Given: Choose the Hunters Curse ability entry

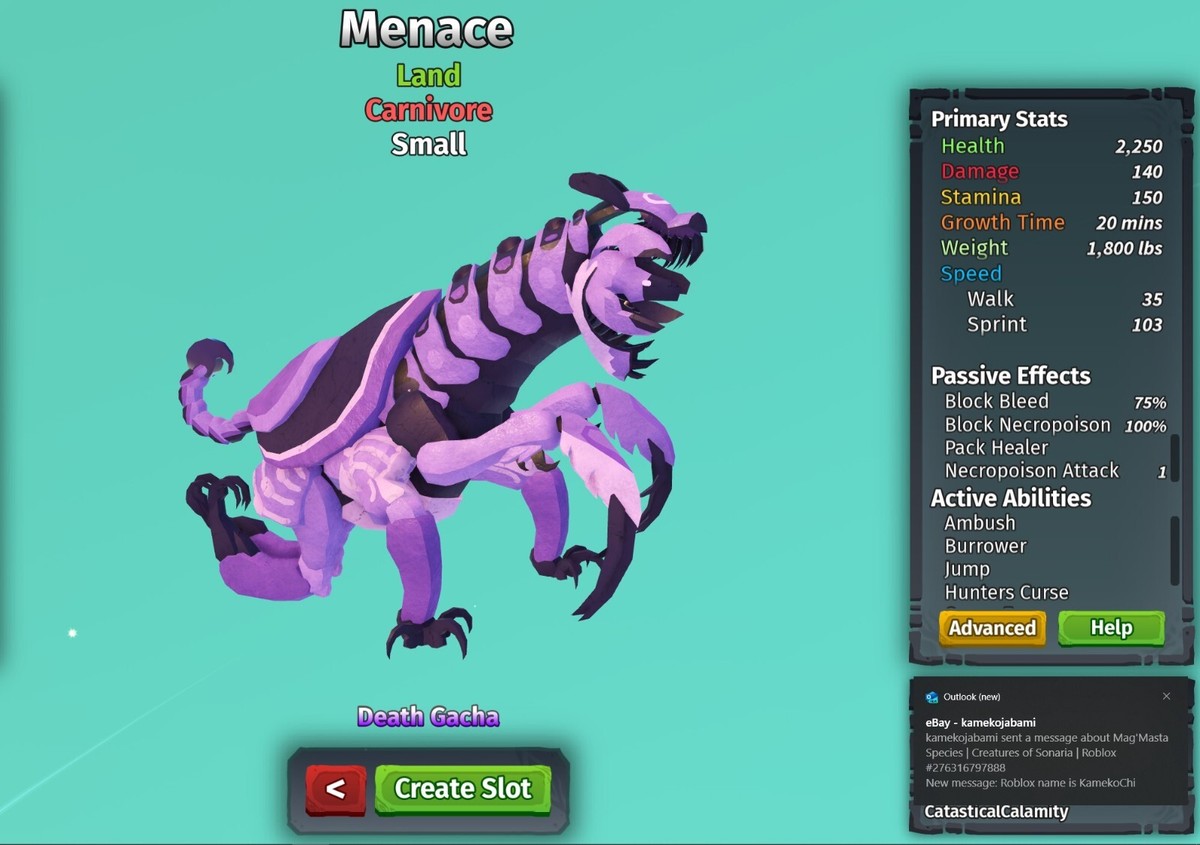Looking at the screenshot, I should click(x=1006, y=592).
